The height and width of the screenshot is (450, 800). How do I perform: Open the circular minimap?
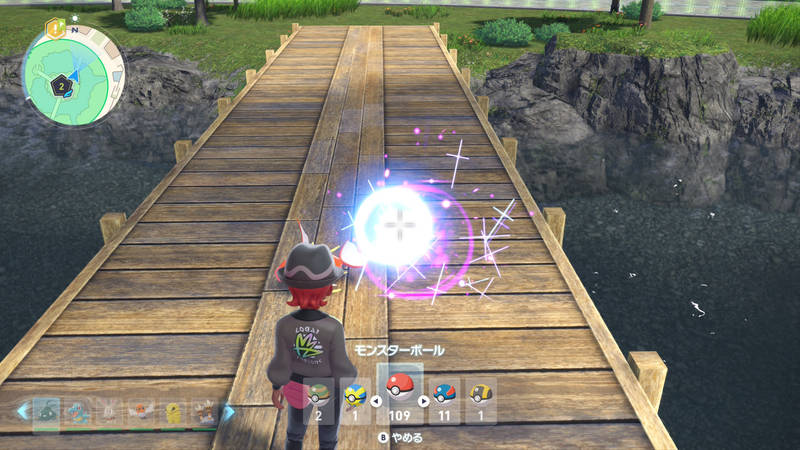click(72, 78)
